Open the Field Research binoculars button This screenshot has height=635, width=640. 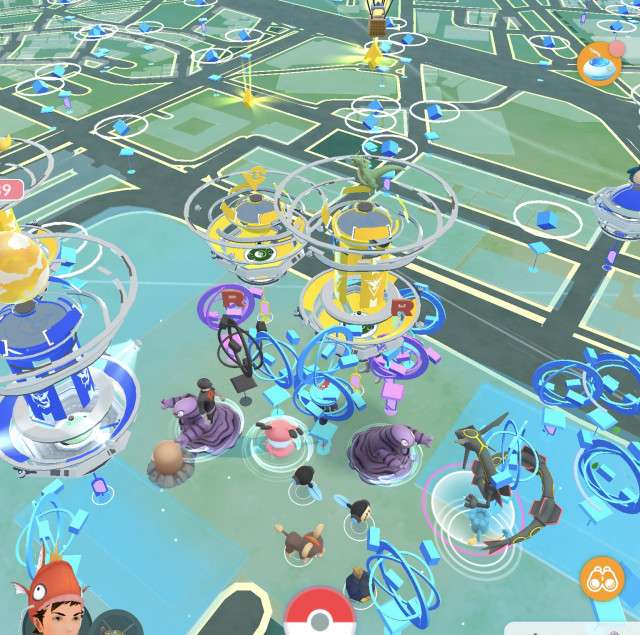(601, 579)
